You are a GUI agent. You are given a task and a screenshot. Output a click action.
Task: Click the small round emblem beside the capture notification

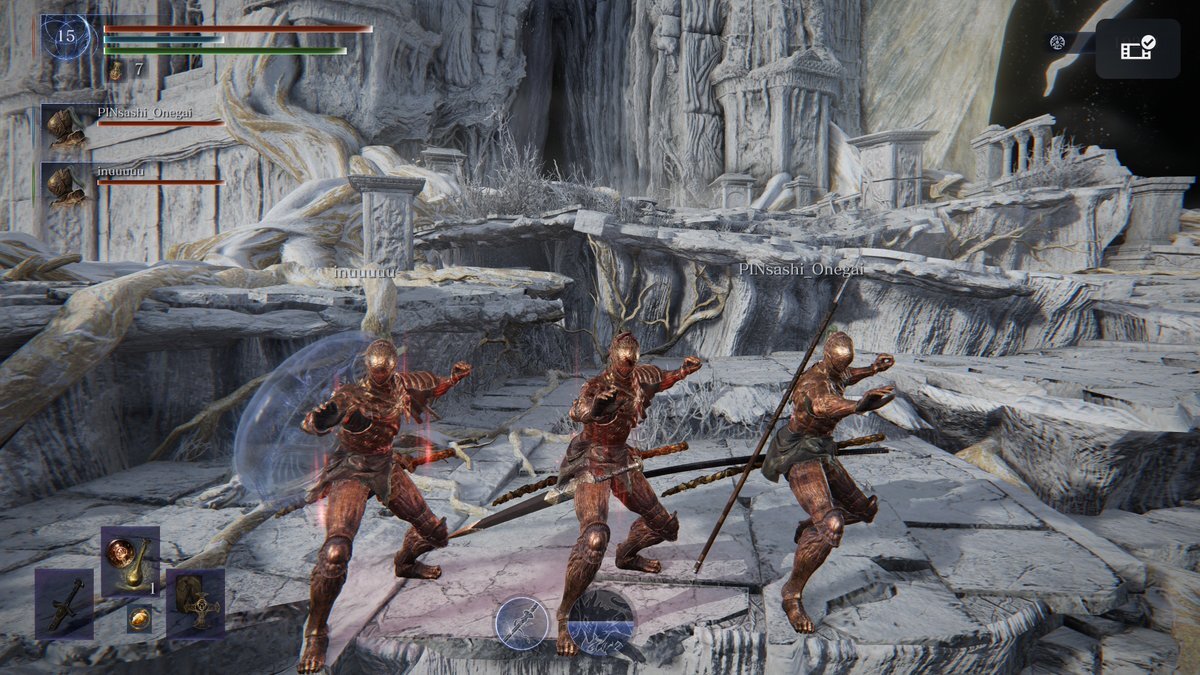[x=1057, y=42]
